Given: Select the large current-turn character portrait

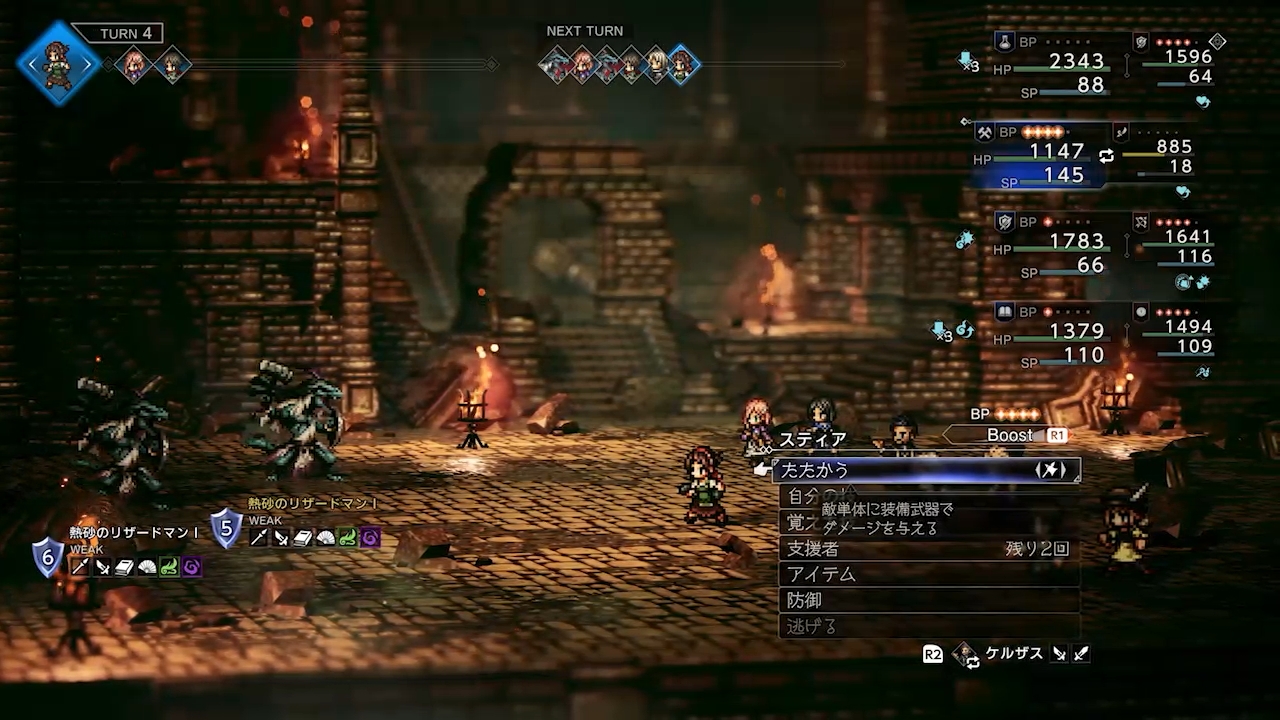Looking at the screenshot, I should 58,62.
